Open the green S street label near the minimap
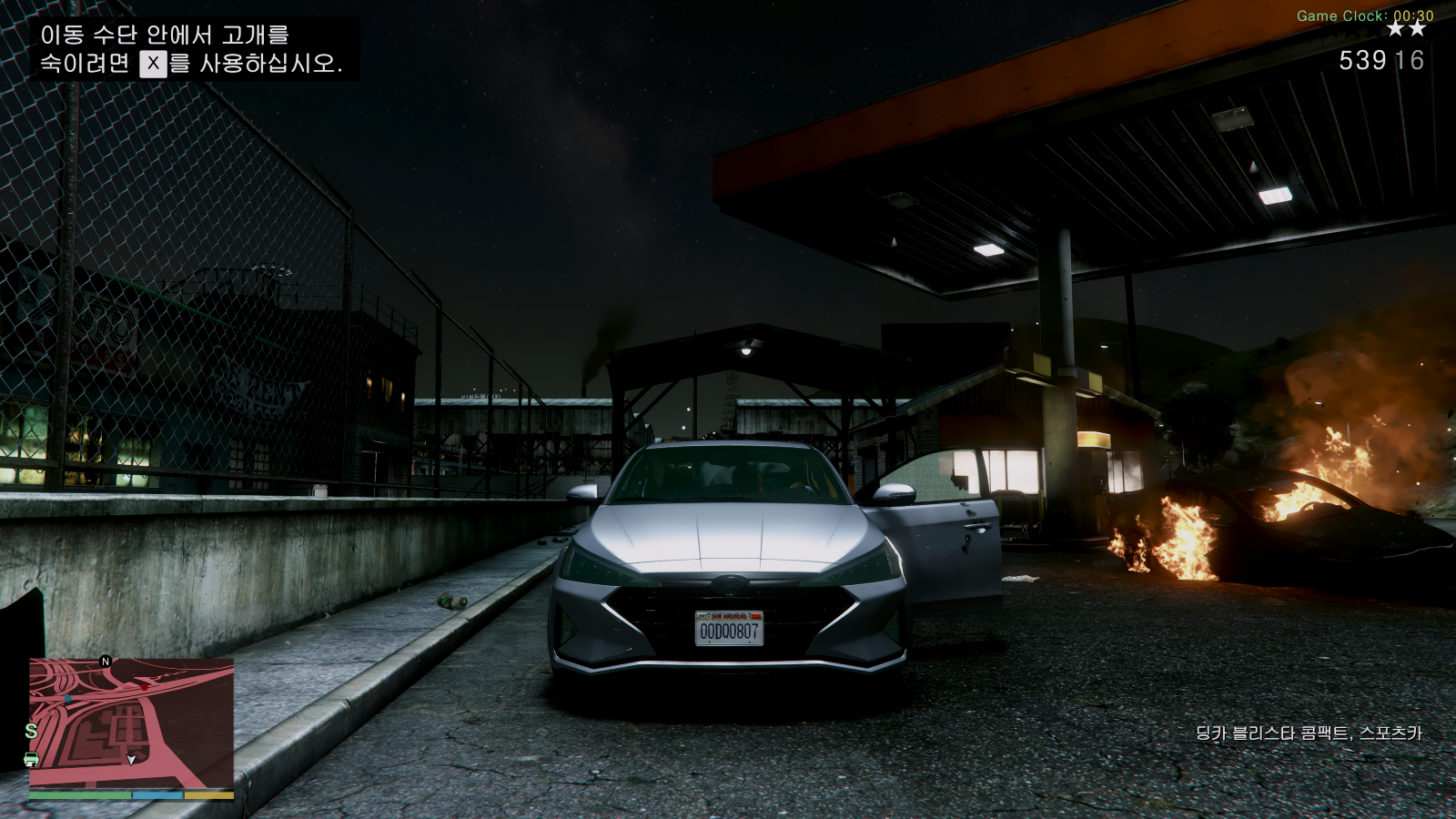1456x819 pixels. [30, 731]
